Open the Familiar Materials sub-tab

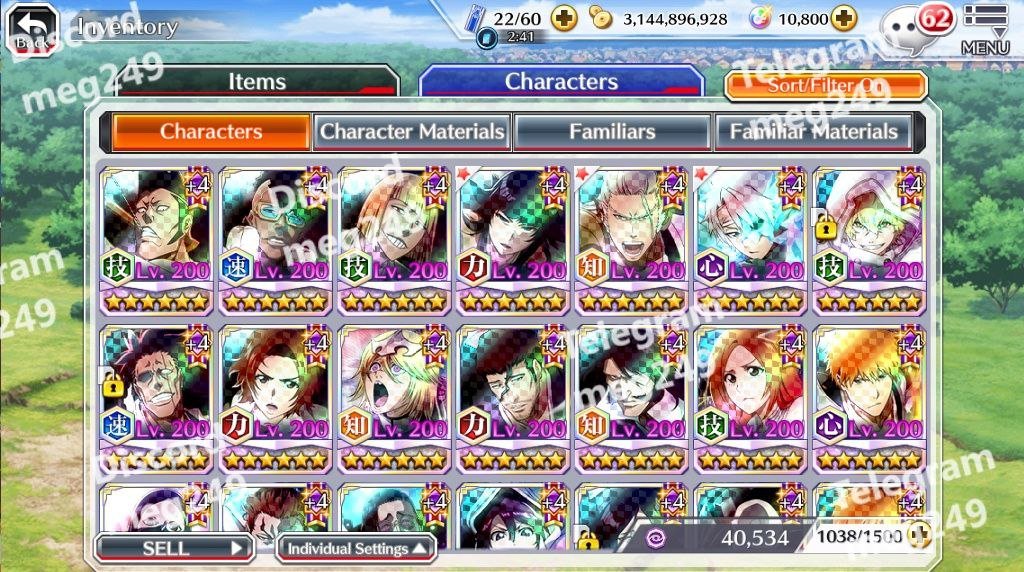813,132
